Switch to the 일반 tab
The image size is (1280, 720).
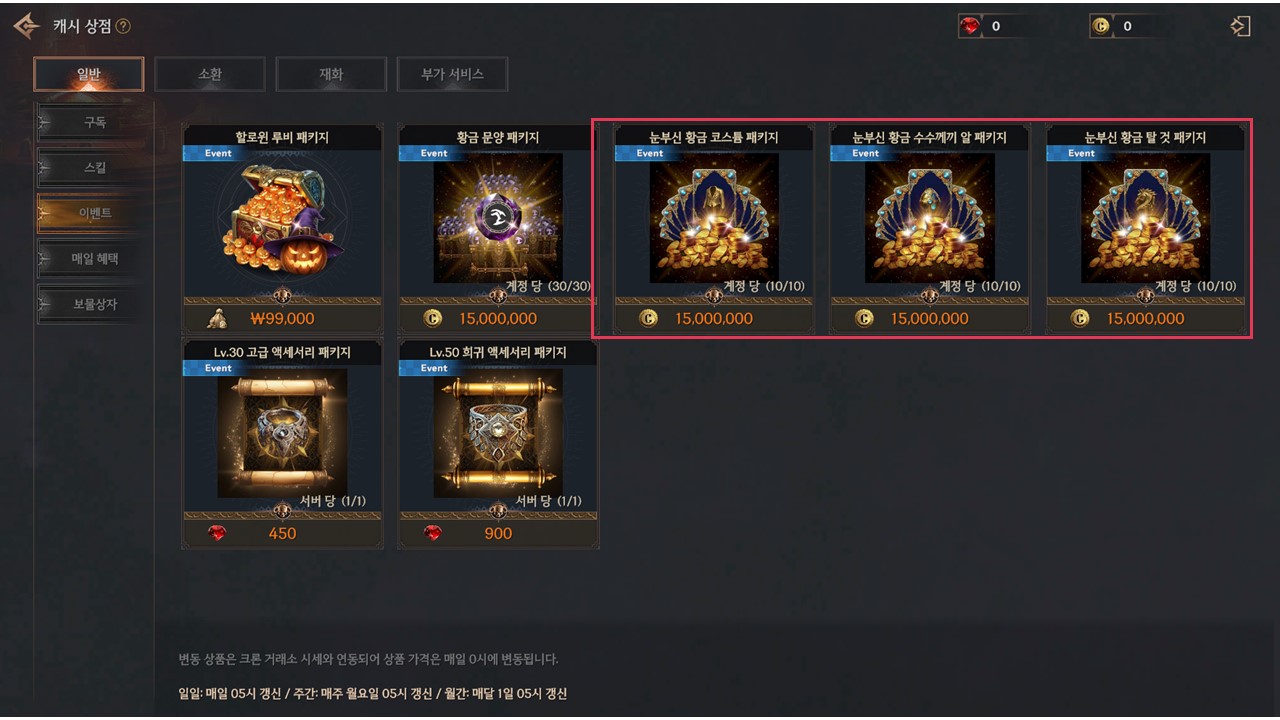point(88,74)
